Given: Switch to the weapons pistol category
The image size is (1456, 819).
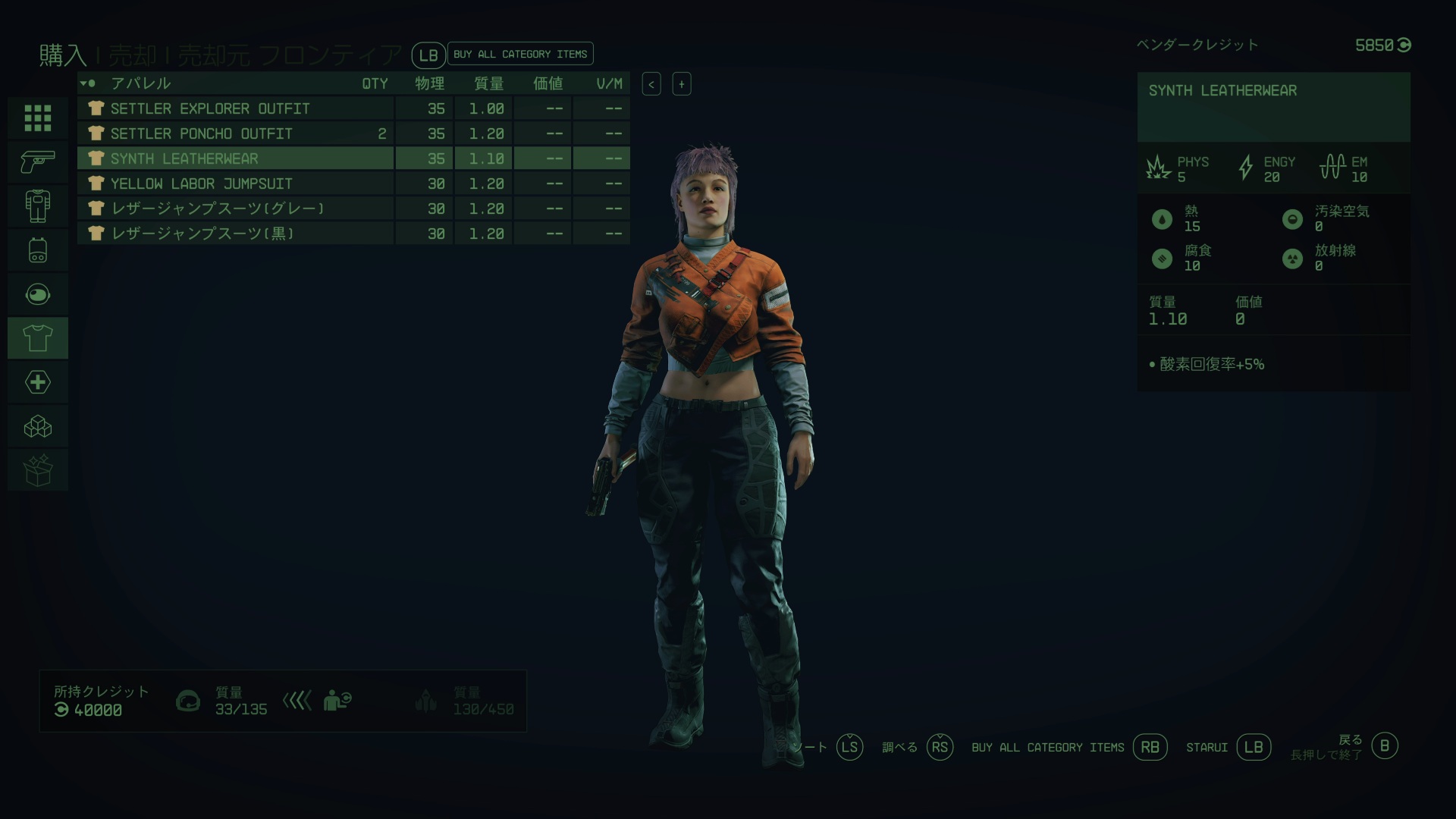Looking at the screenshot, I should coord(38,162).
